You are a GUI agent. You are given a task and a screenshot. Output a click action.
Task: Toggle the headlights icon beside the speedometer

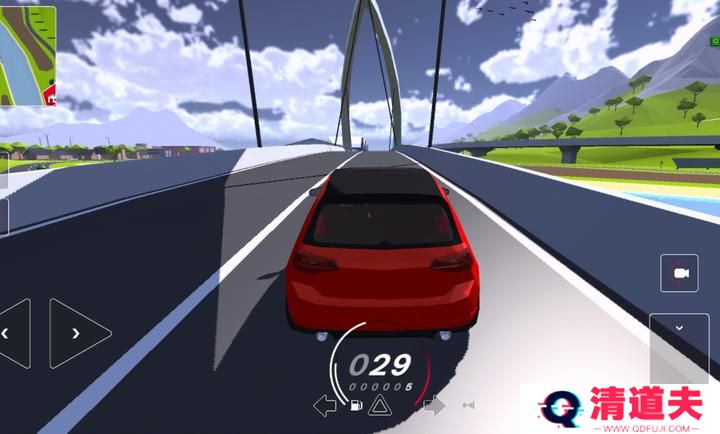[468, 405]
